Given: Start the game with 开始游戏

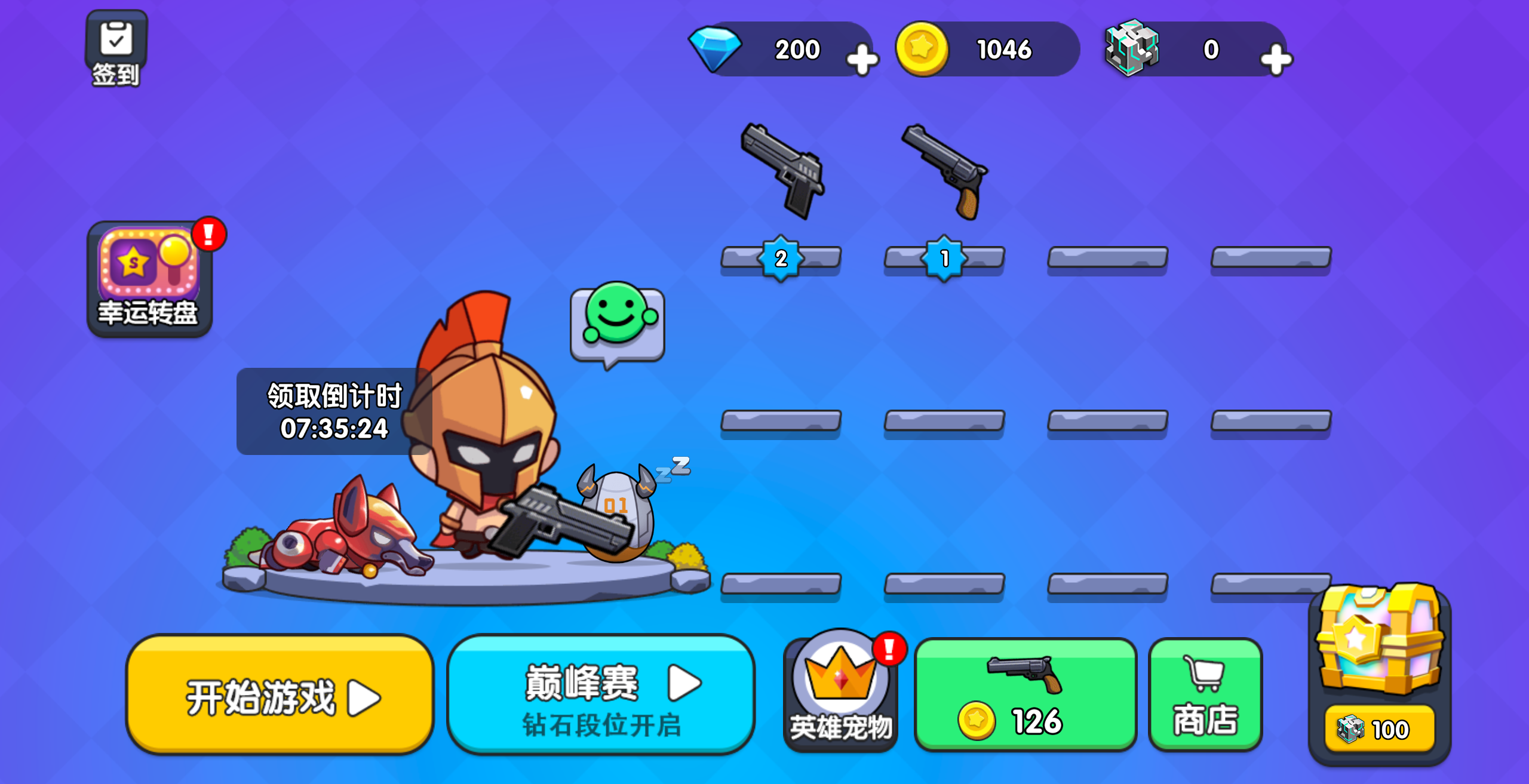Looking at the screenshot, I should click(x=280, y=695).
